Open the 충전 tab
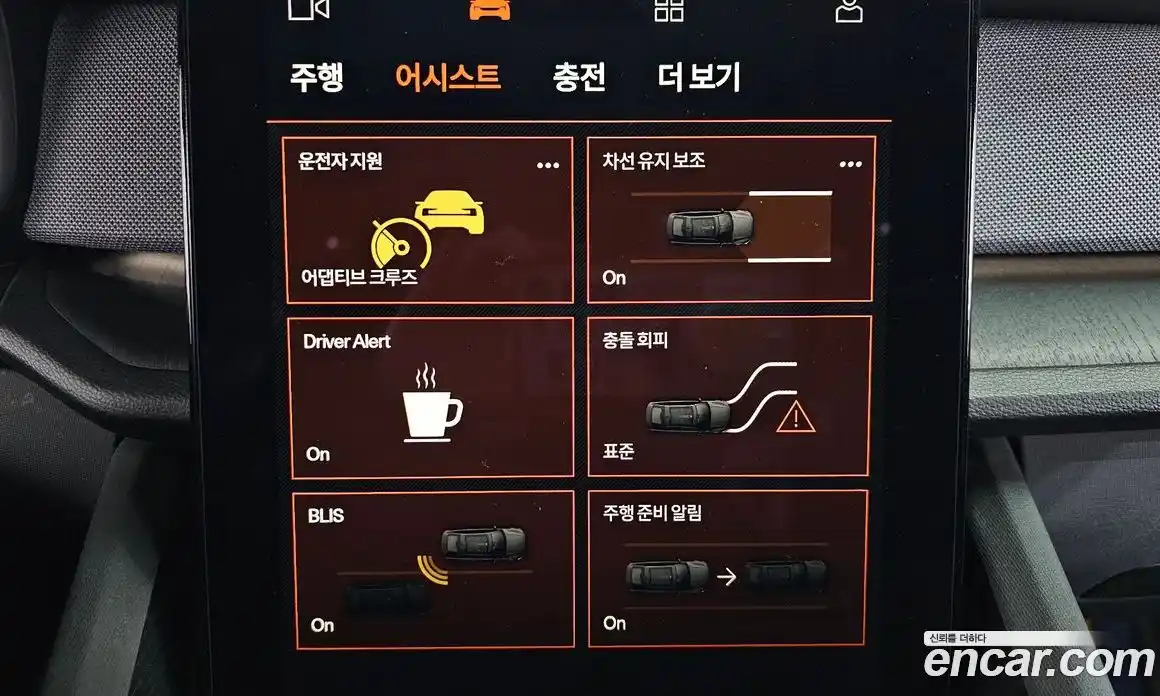This screenshot has height=696, width=1160. 579,78
